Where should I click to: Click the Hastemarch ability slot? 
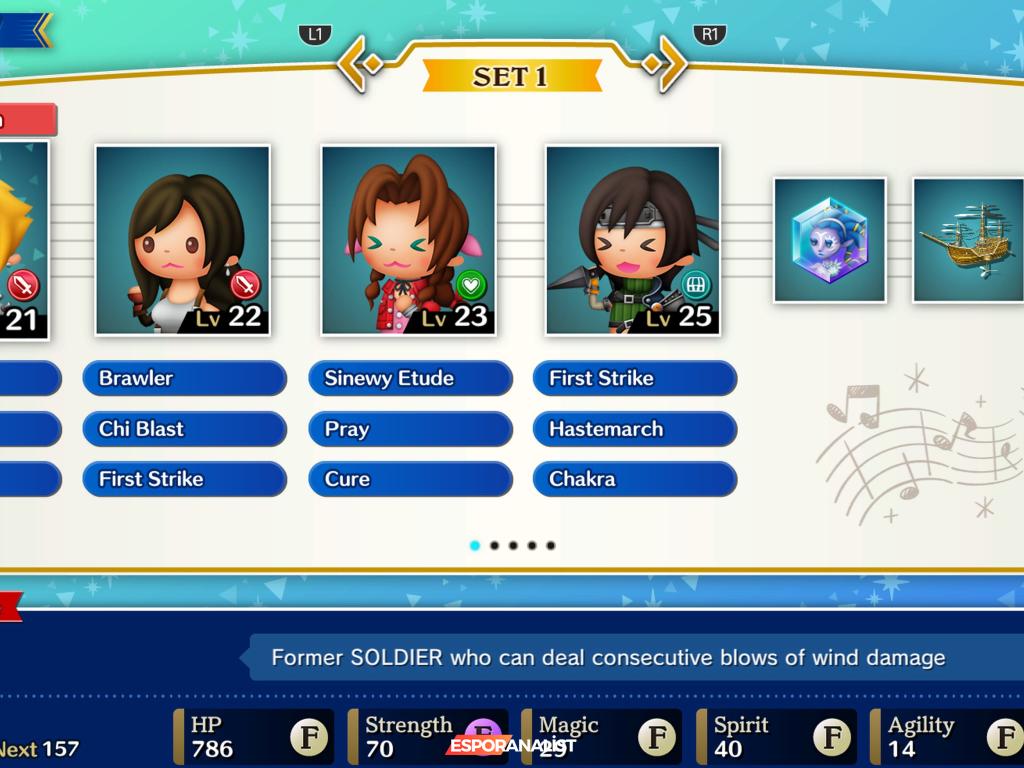tap(635, 429)
